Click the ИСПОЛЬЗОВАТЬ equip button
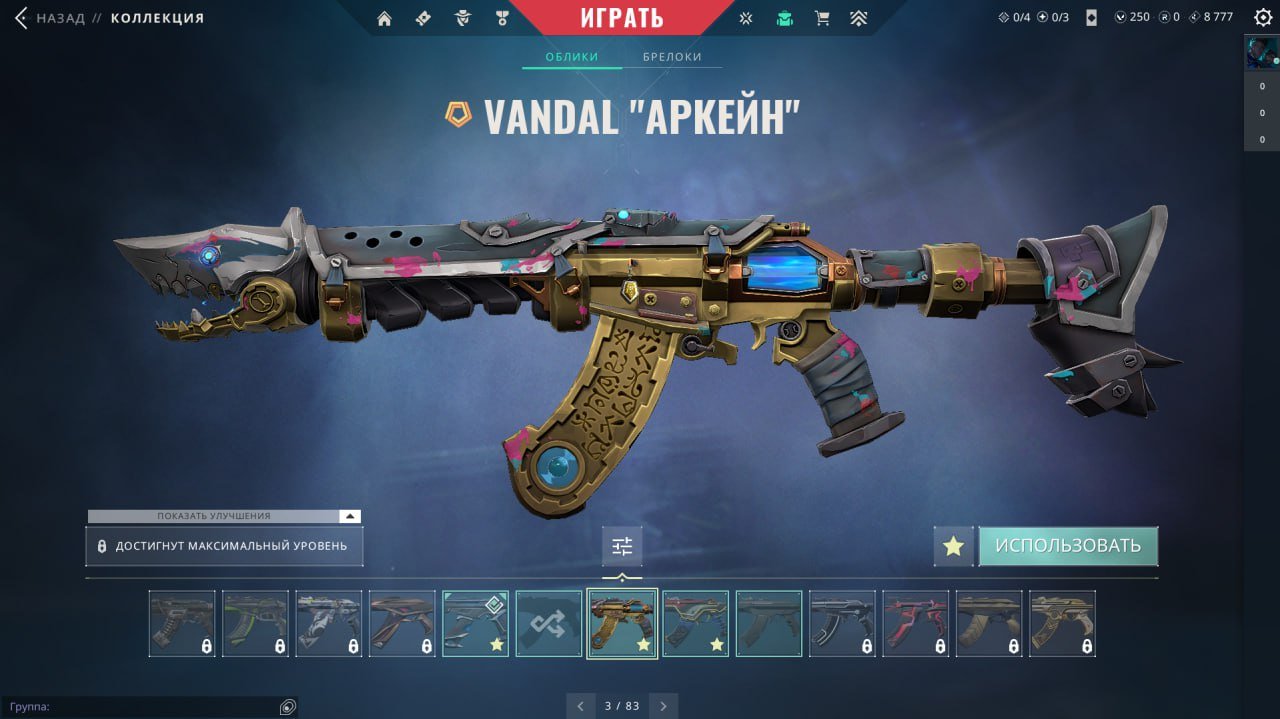 [1067, 546]
